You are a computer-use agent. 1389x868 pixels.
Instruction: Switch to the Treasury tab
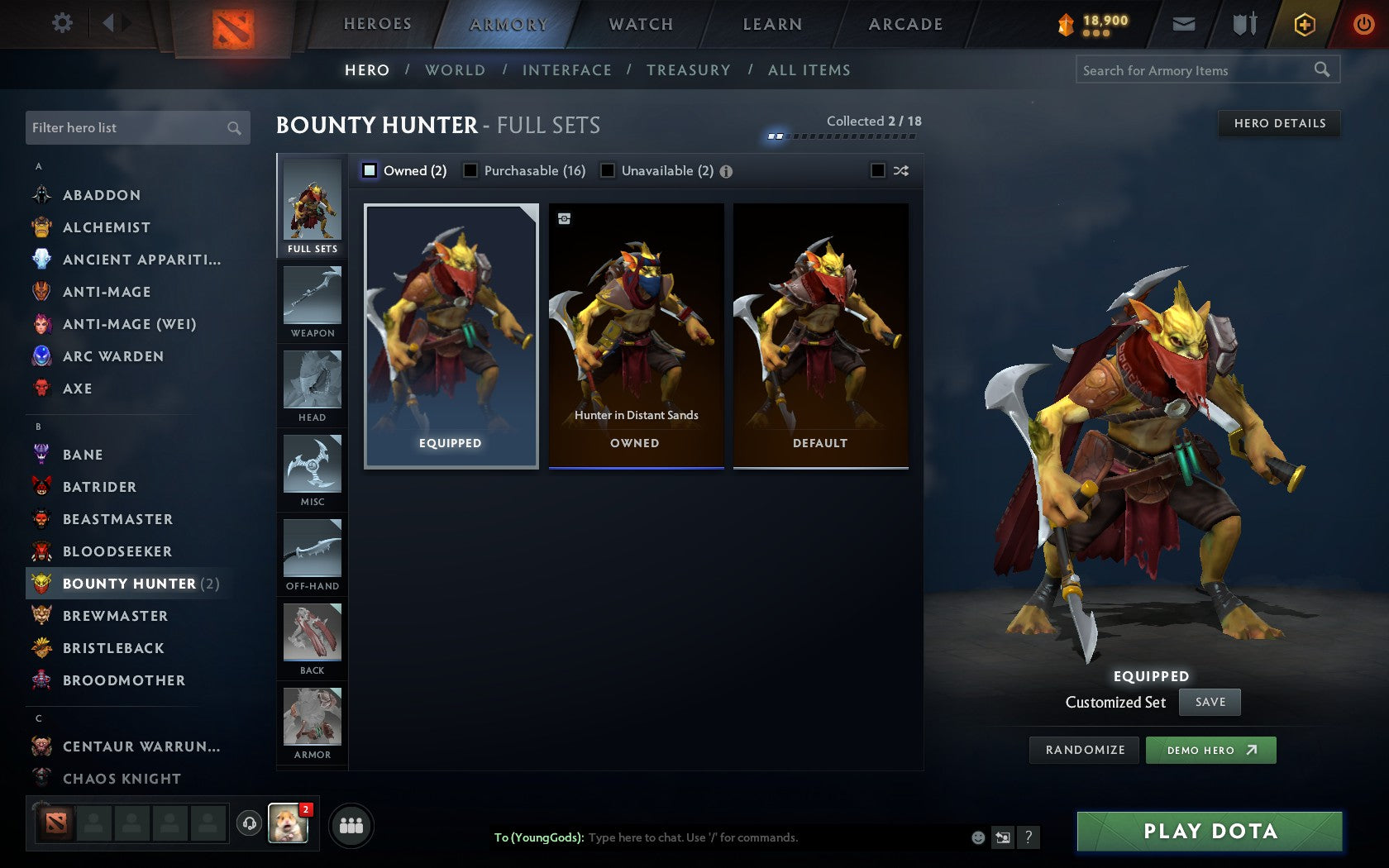(690, 70)
